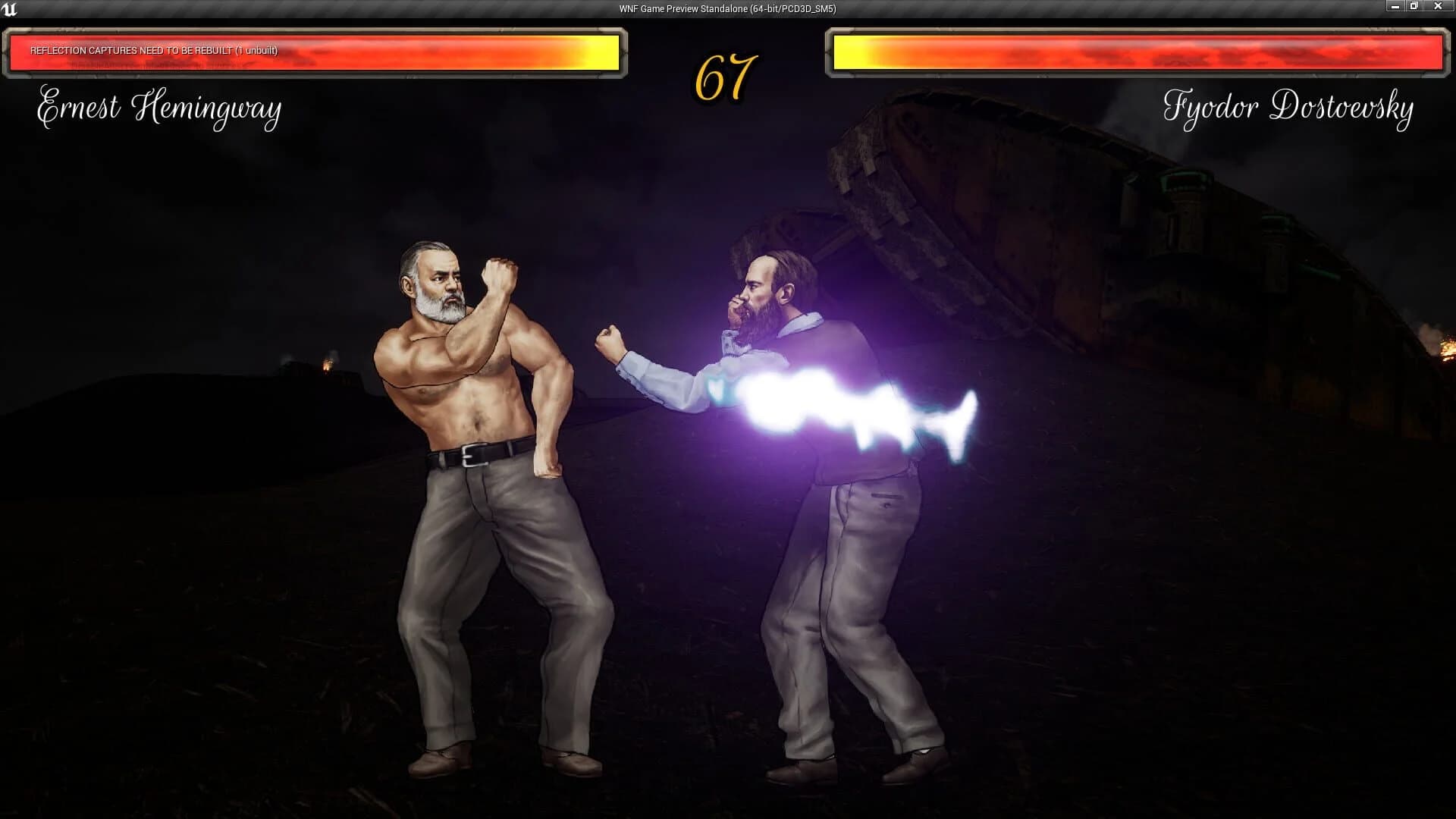The width and height of the screenshot is (1456, 819).
Task: Minimize the game preview window
Action: click(x=1394, y=6)
